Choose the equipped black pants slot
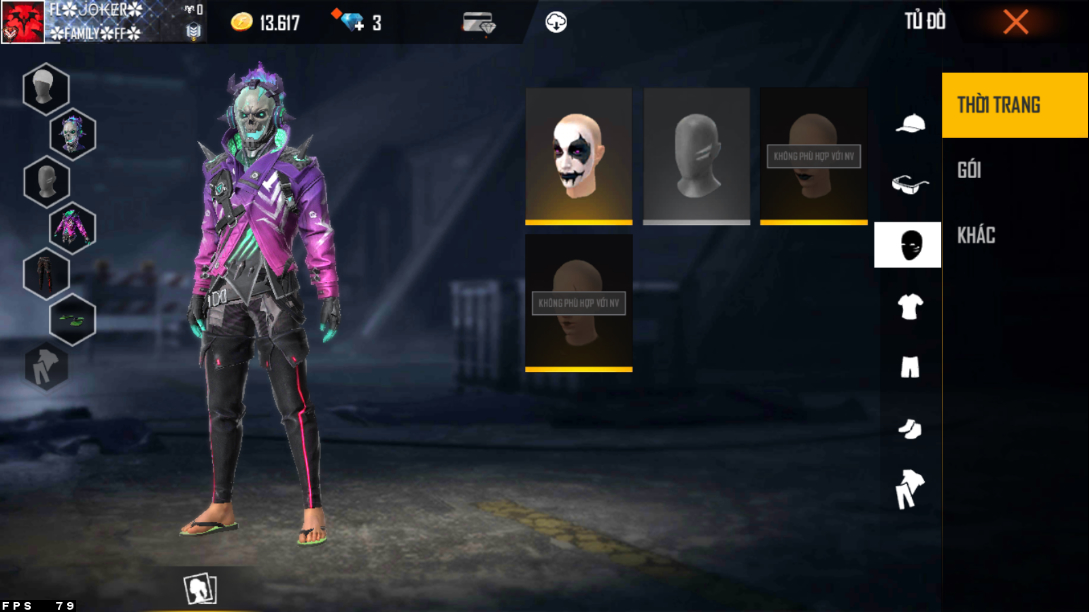 (x=46, y=273)
